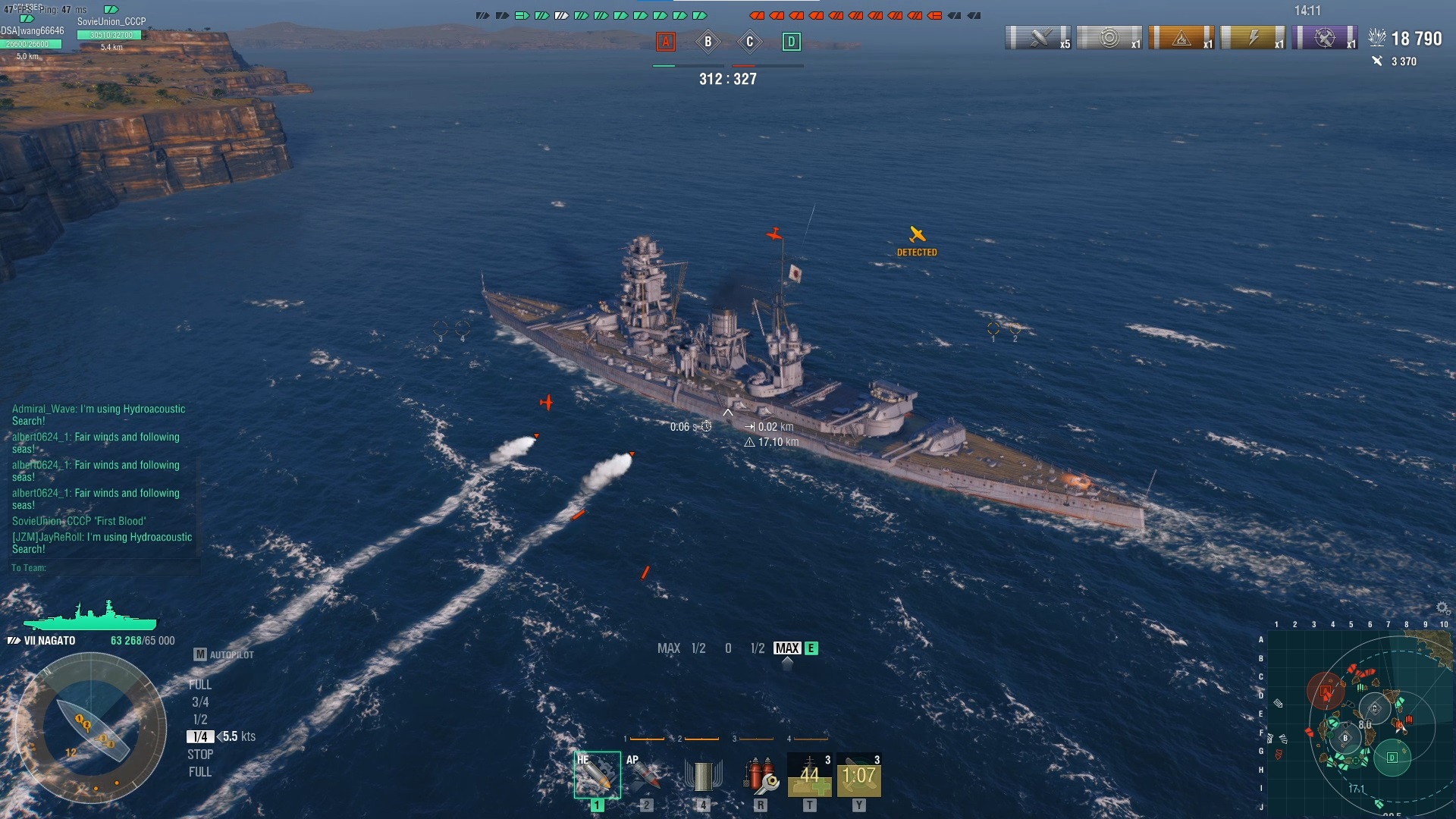
Task: Use the Repair Party consumable
Action: click(x=809, y=775)
